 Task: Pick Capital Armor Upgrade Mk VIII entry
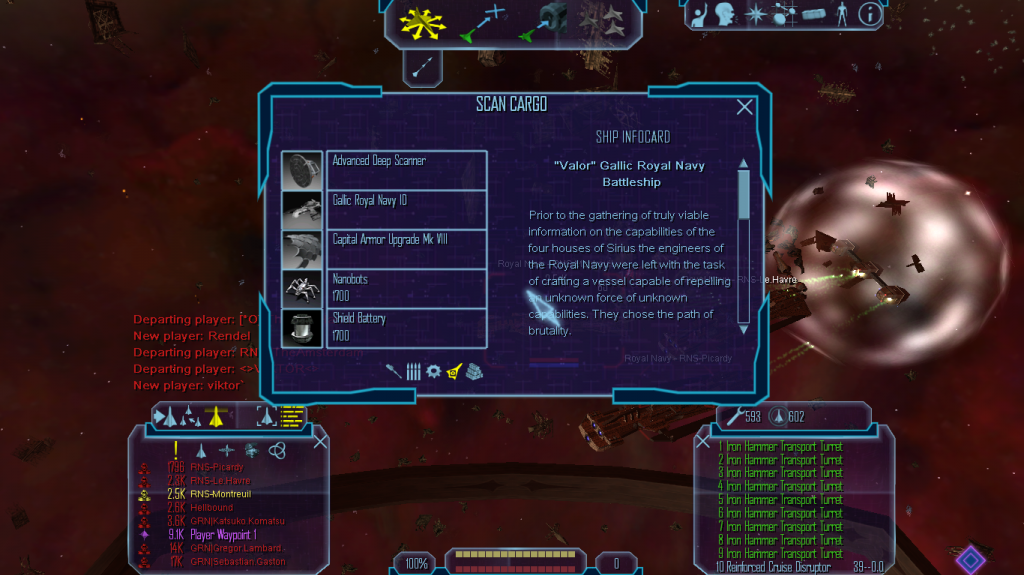[406, 249]
